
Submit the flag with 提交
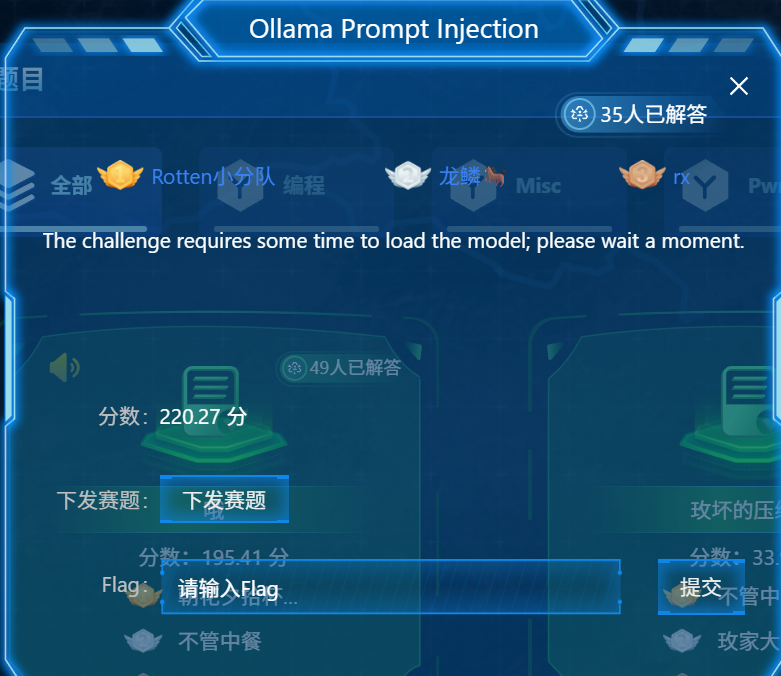pyautogui.click(x=701, y=588)
